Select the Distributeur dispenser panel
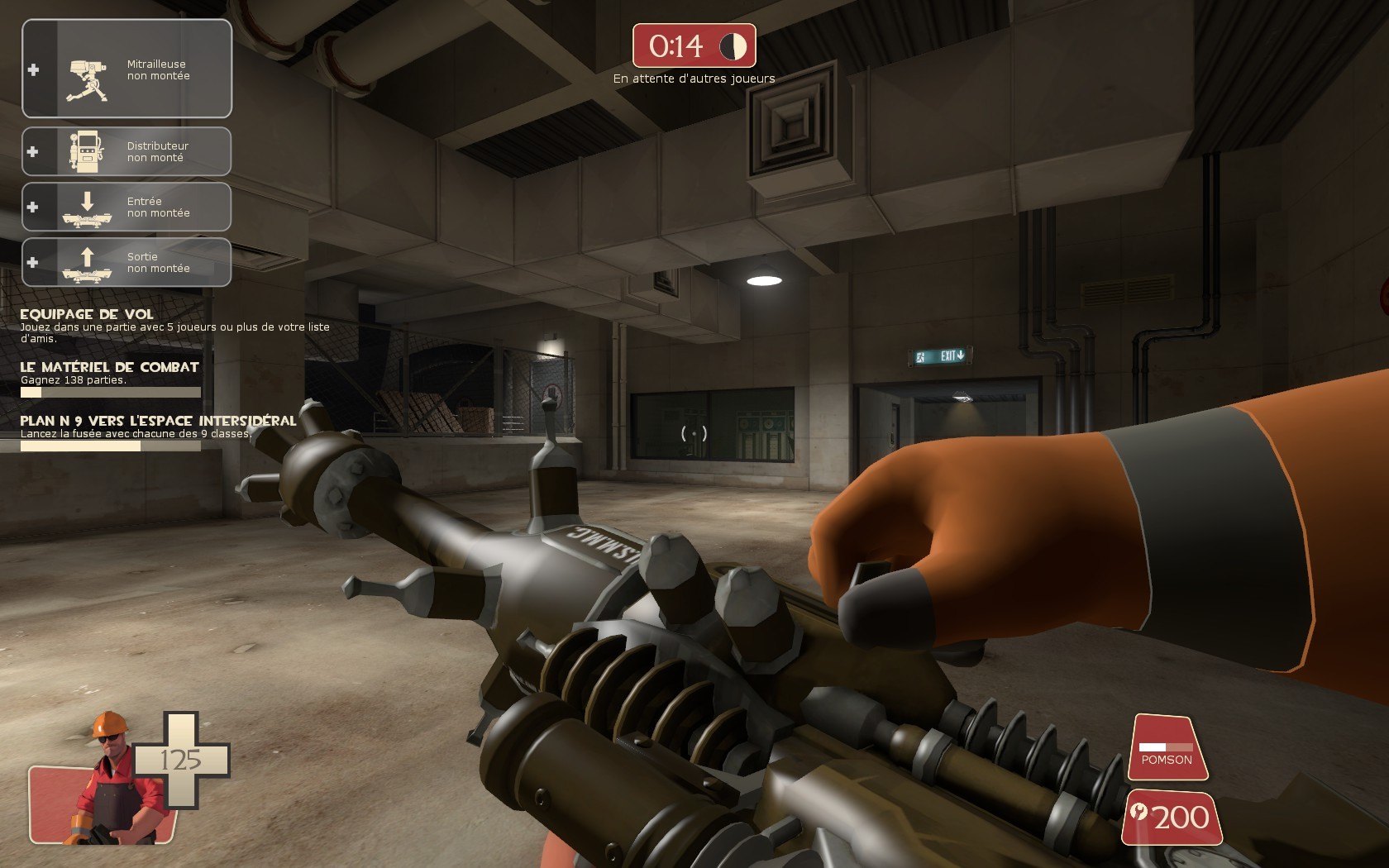The image size is (1389, 868). [126, 151]
